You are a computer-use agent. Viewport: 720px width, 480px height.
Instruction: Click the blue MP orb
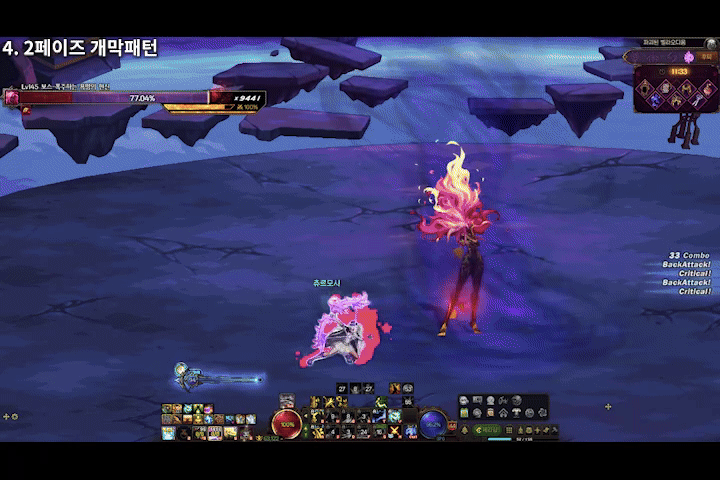(x=432, y=423)
